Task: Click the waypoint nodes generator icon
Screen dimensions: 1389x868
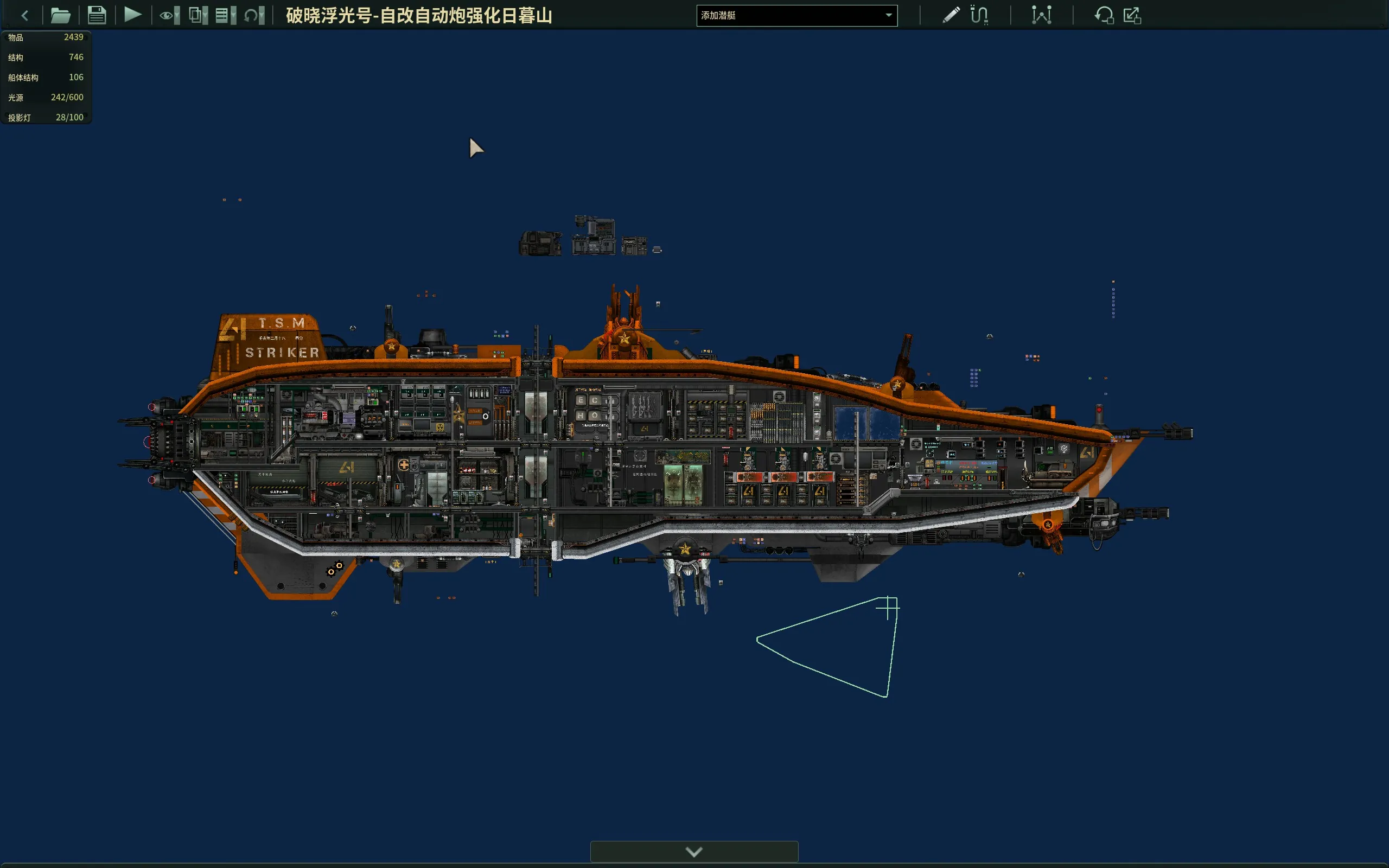Action: coord(1041,15)
